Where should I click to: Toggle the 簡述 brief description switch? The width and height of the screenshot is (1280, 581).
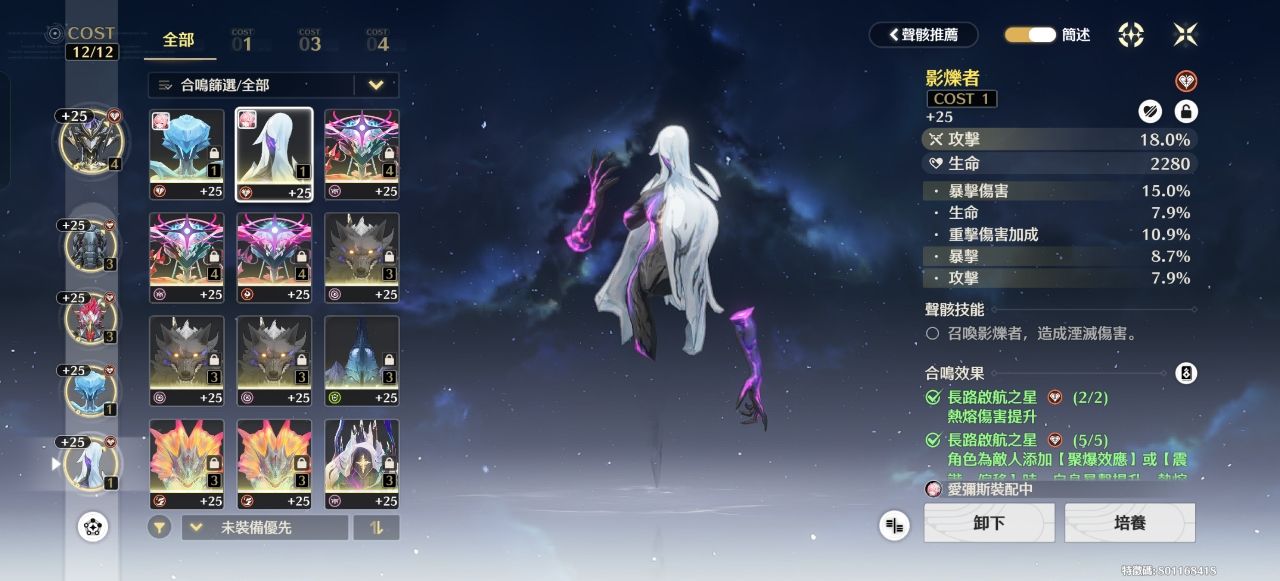(x=1030, y=35)
